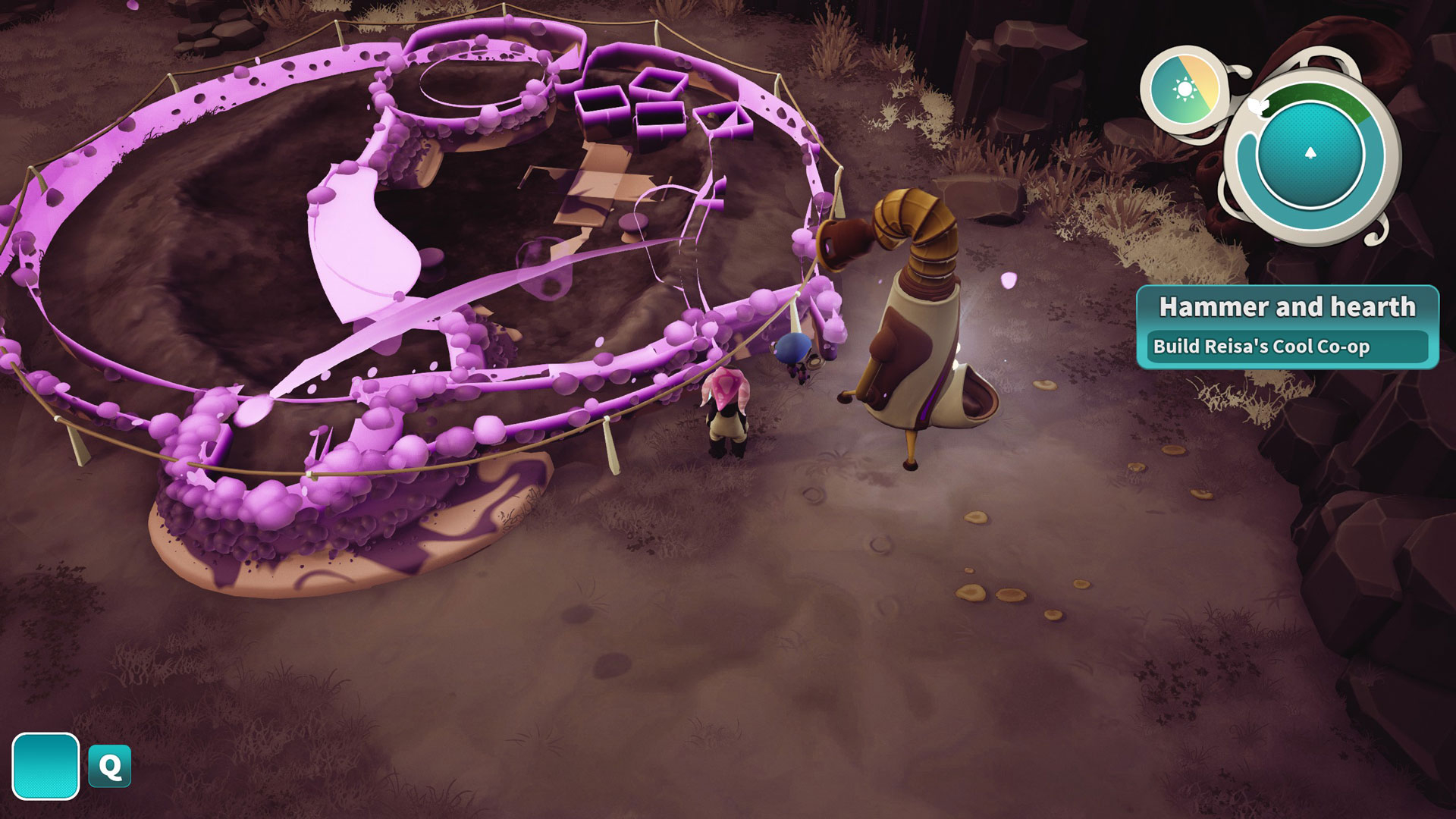Open the Hammer and hearth quest tracker
The image size is (1456, 819).
click(1287, 326)
